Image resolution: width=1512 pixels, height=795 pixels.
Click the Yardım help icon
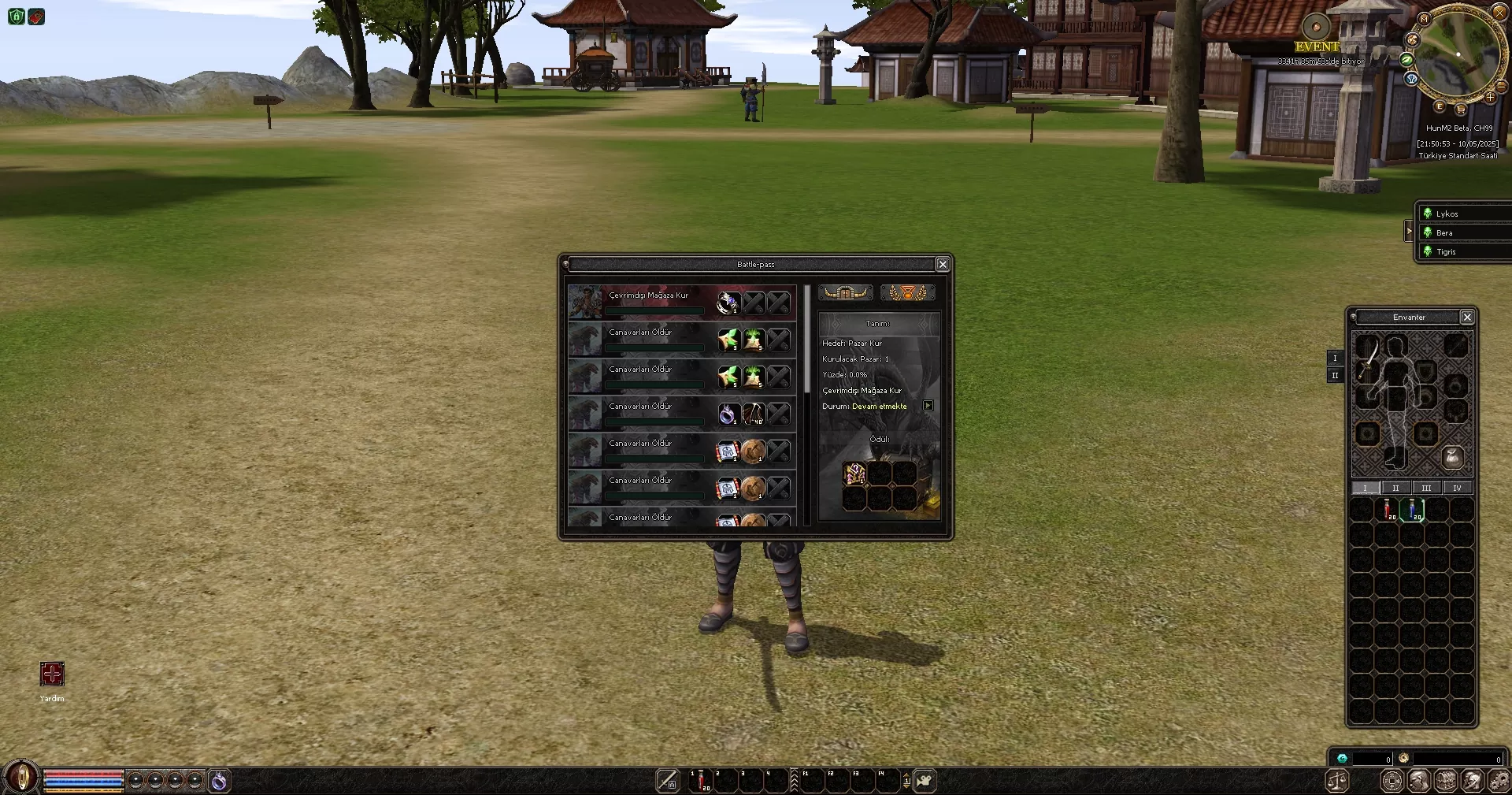[x=50, y=675]
